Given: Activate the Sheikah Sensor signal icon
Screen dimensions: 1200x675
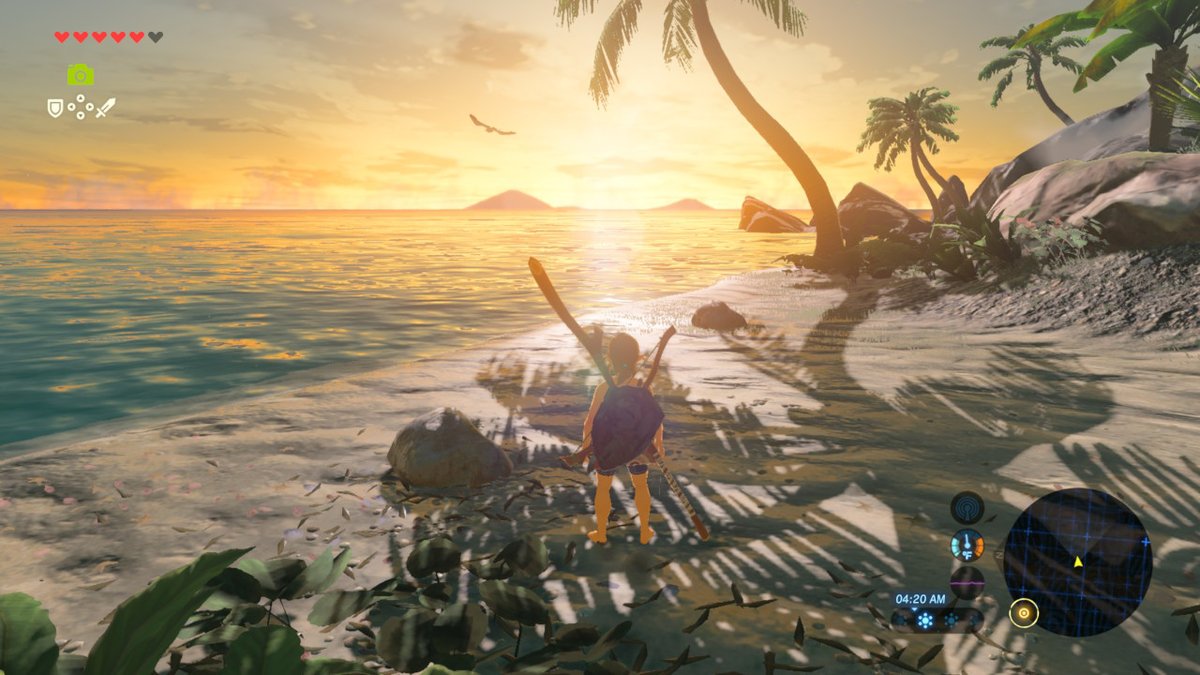Looking at the screenshot, I should pyautogui.click(x=967, y=507).
